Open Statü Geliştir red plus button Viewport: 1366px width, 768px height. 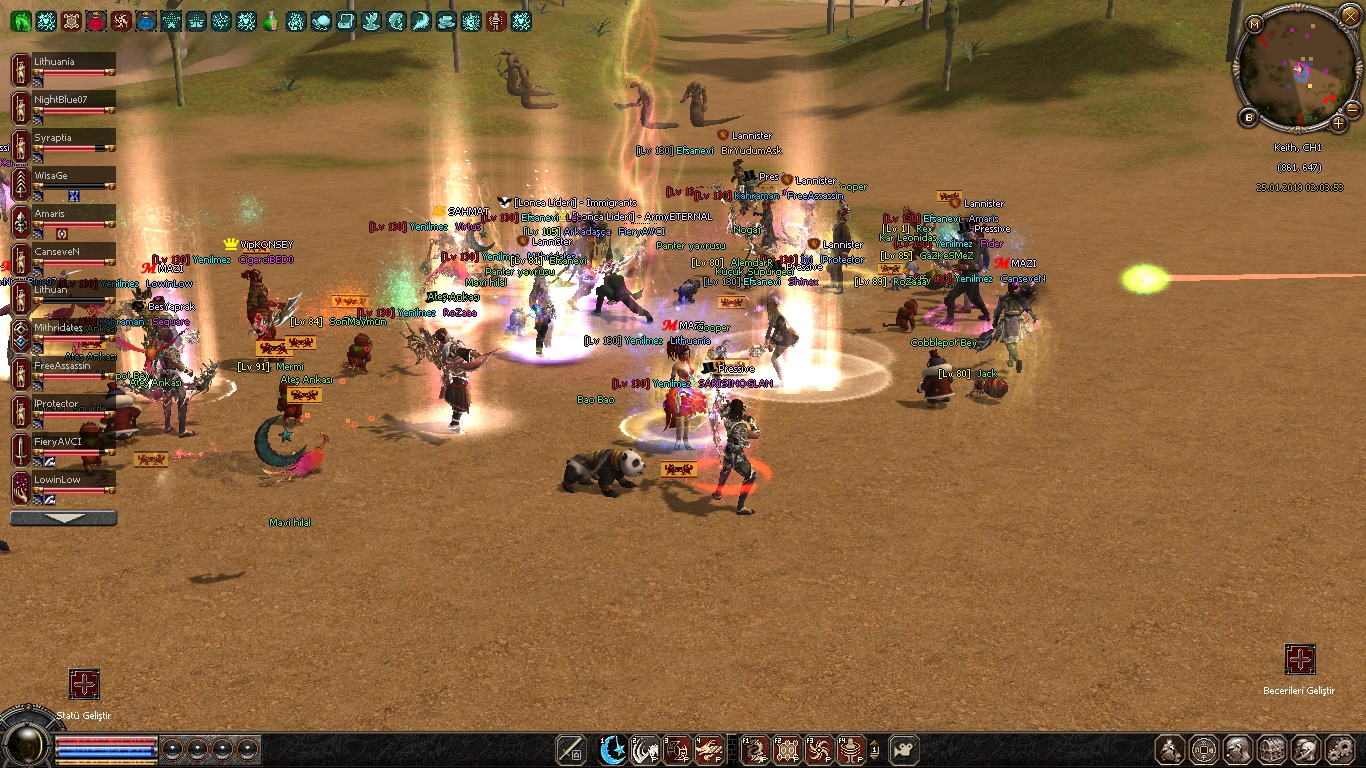(x=84, y=684)
